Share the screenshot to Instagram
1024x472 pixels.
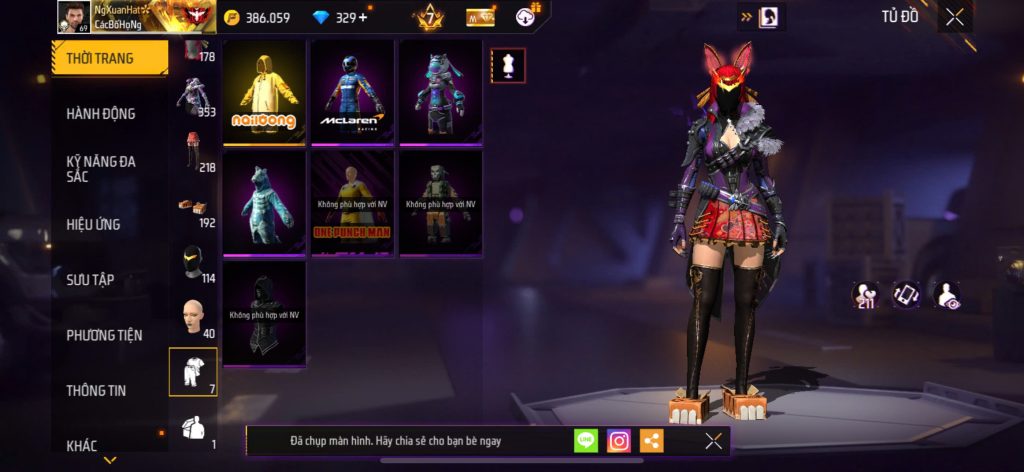click(619, 440)
